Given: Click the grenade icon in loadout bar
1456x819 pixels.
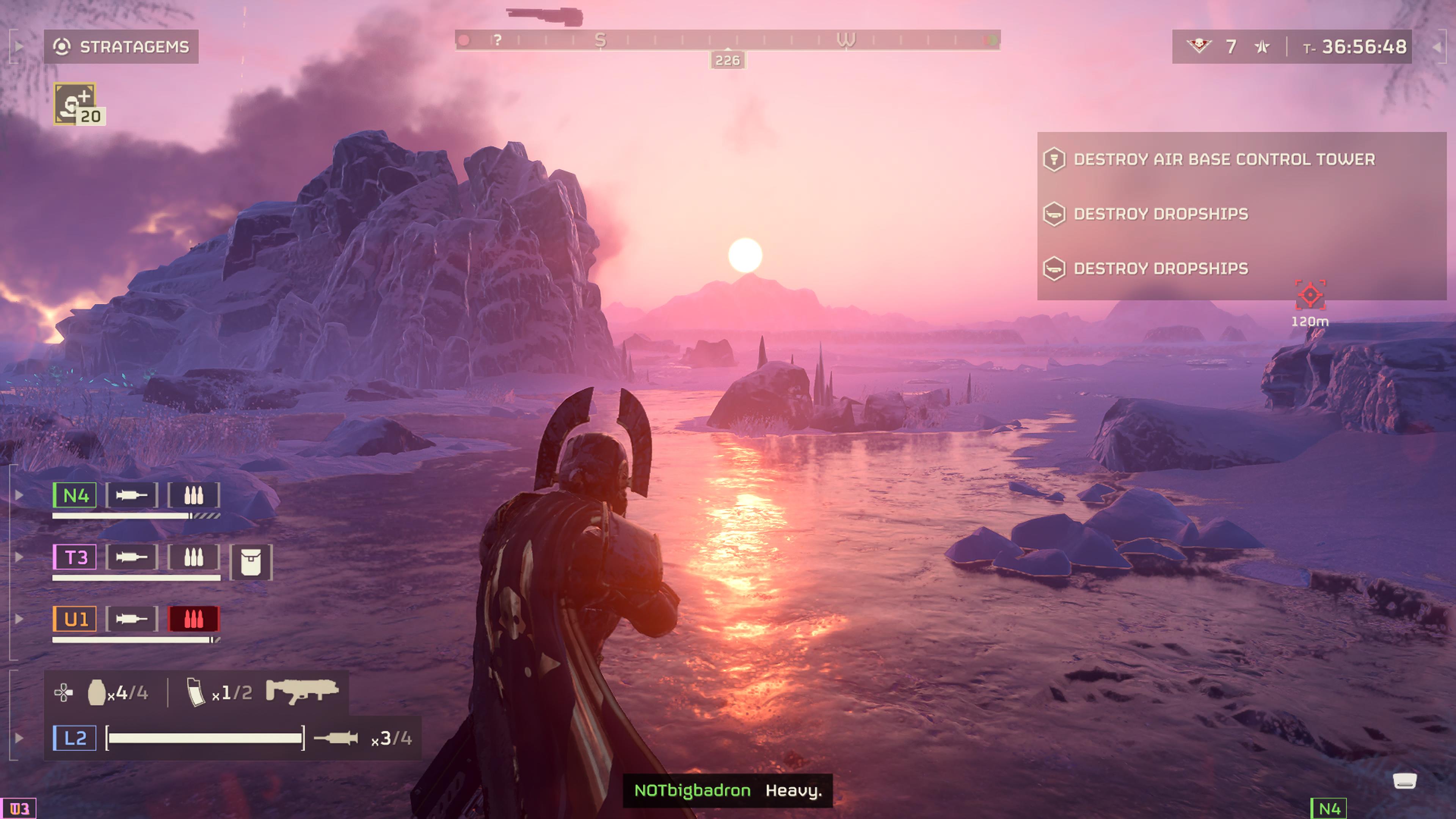Looking at the screenshot, I should click(x=97, y=692).
